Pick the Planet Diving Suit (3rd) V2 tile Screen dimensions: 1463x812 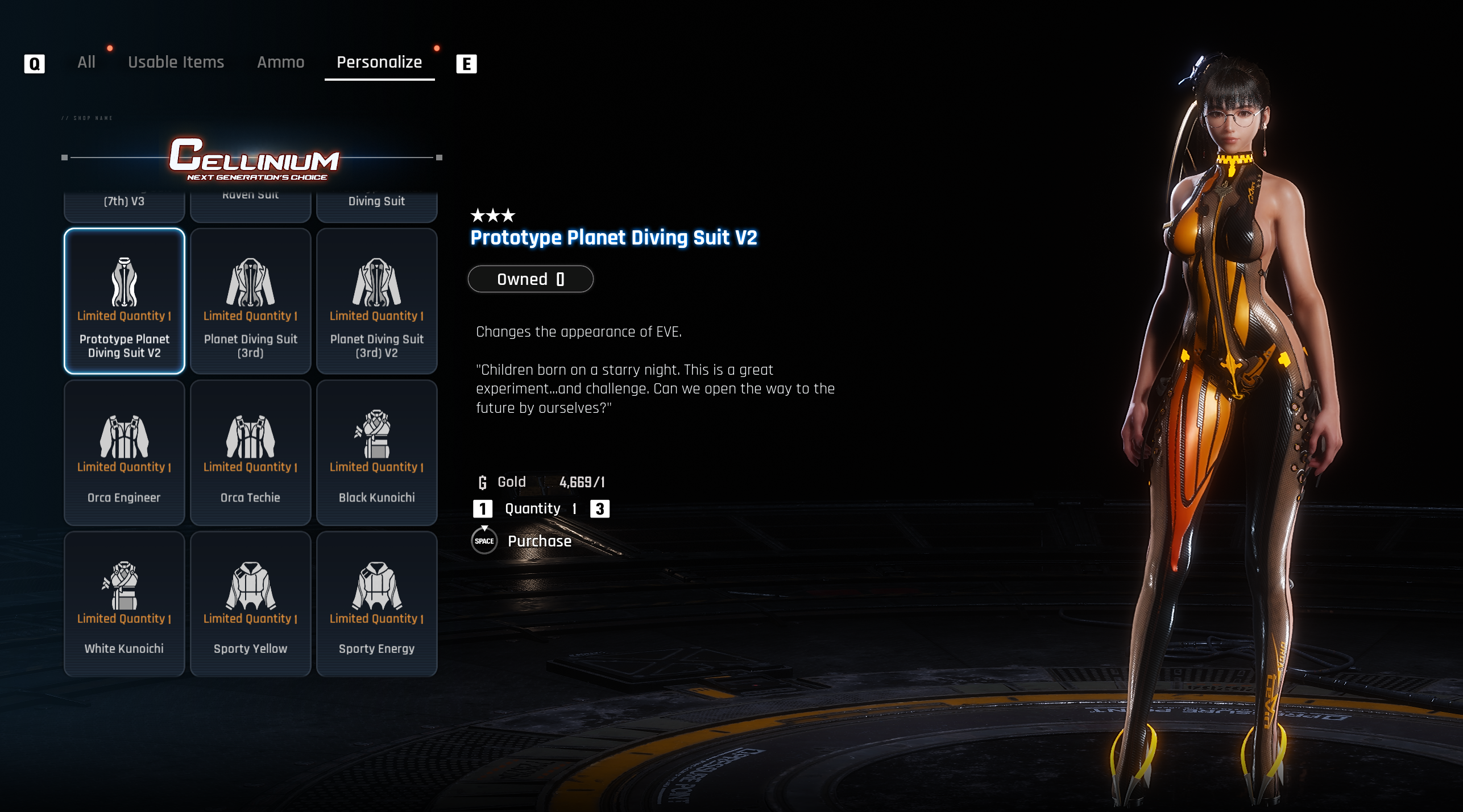(376, 301)
